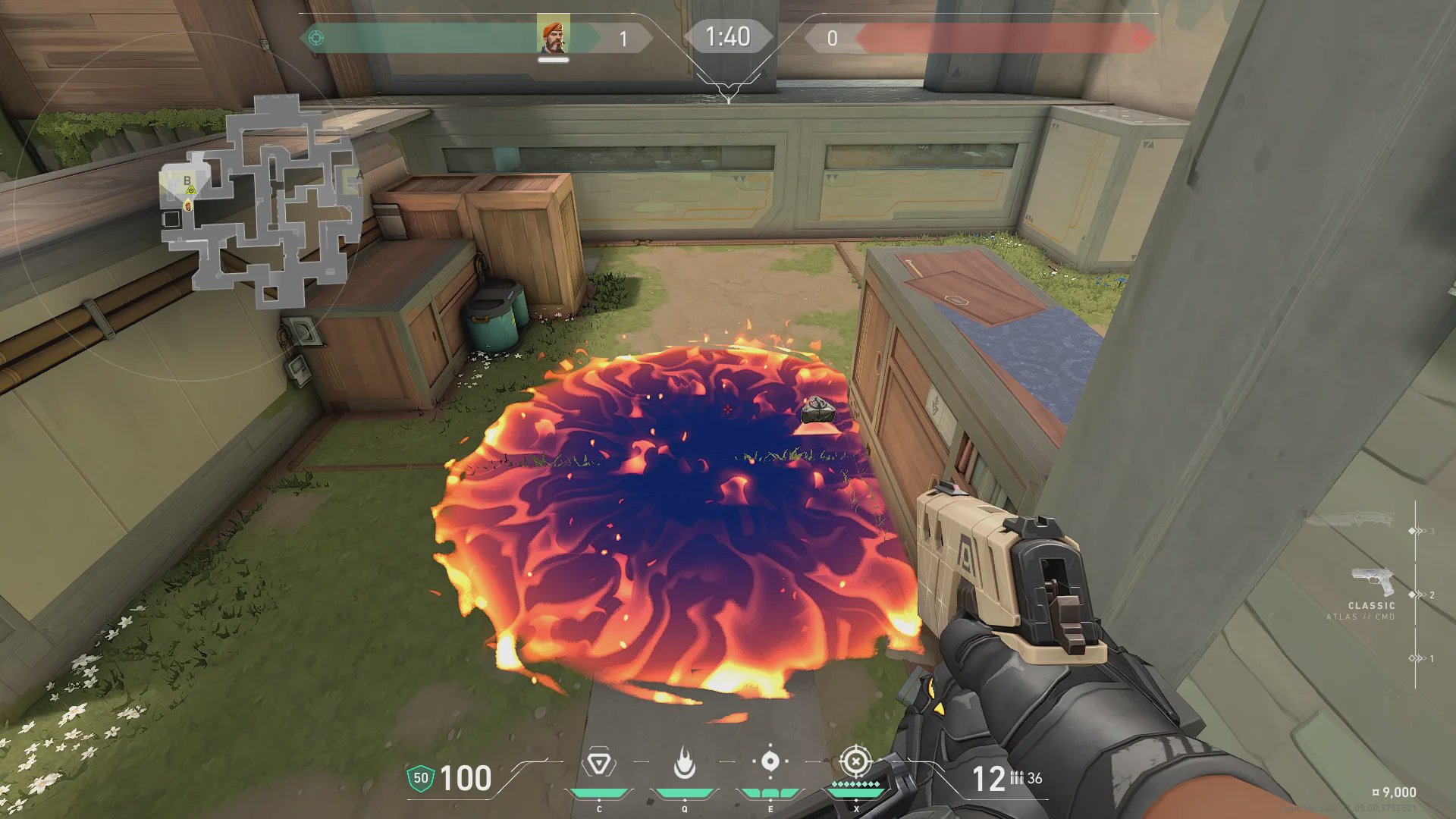Select Brimstone's Stim Beacon ability icon
The width and height of the screenshot is (1456, 819).
[x=598, y=763]
